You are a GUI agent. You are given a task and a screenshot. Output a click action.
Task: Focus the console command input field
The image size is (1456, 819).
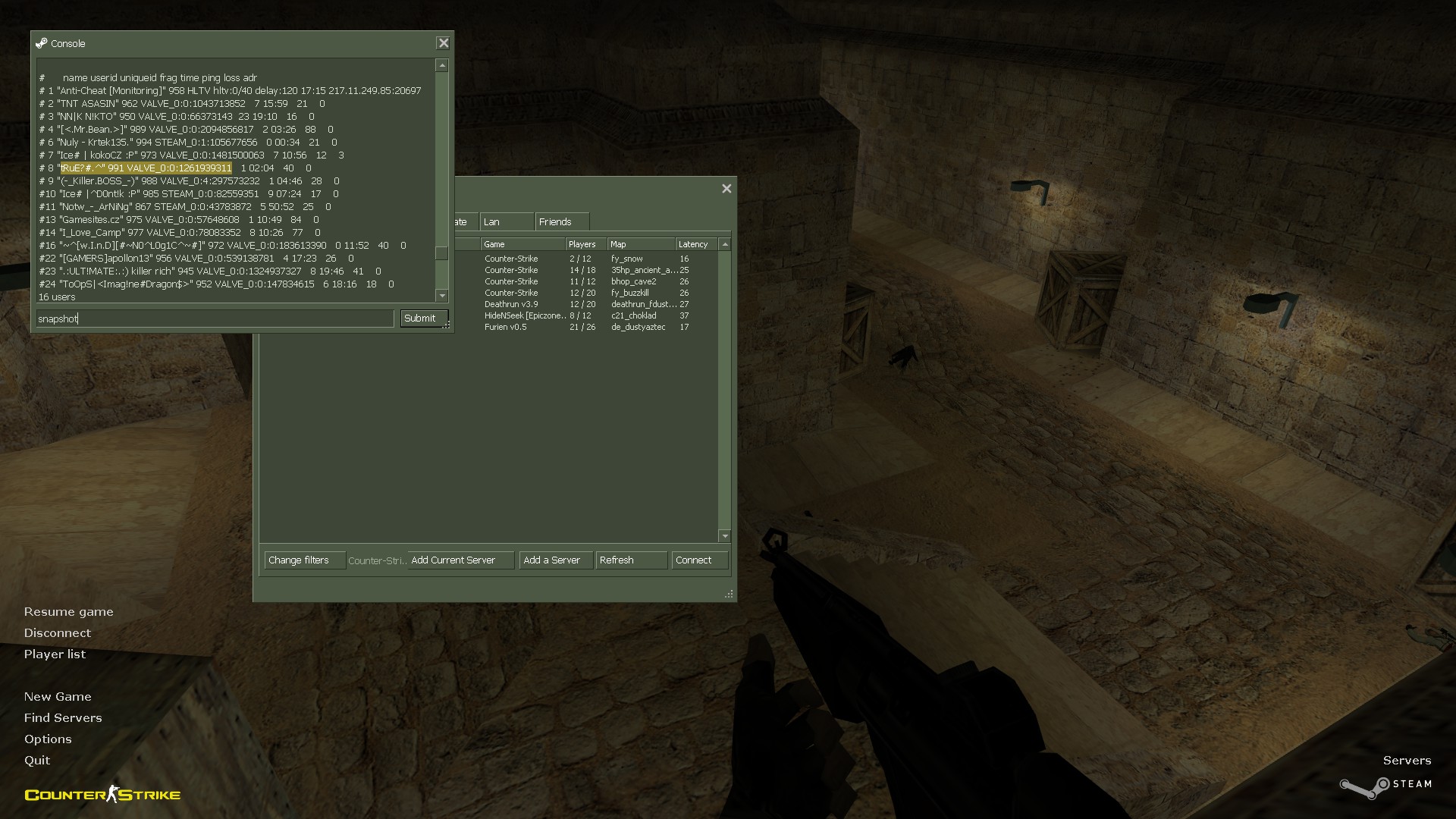click(215, 318)
